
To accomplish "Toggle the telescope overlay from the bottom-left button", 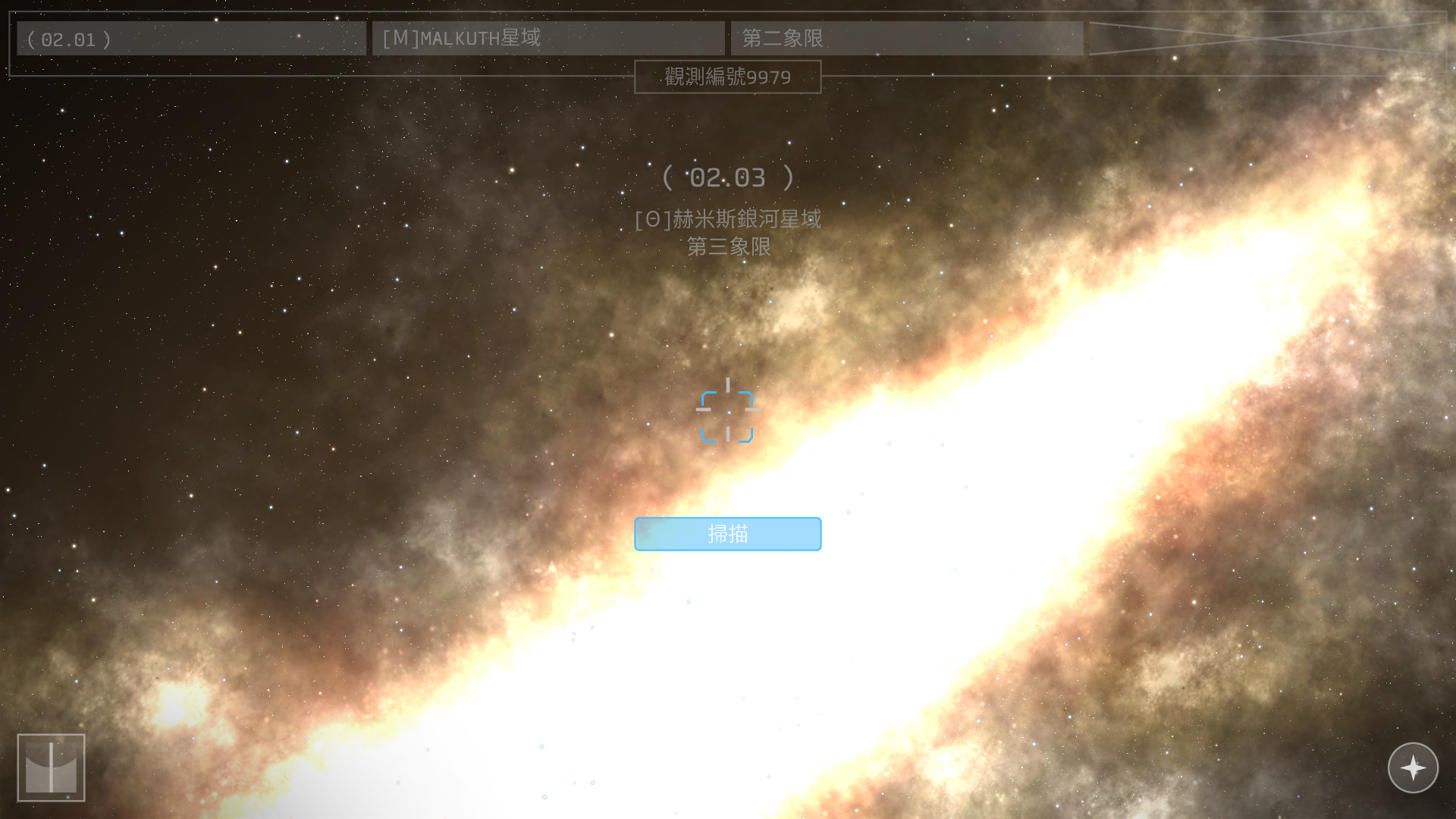I will [53, 767].
